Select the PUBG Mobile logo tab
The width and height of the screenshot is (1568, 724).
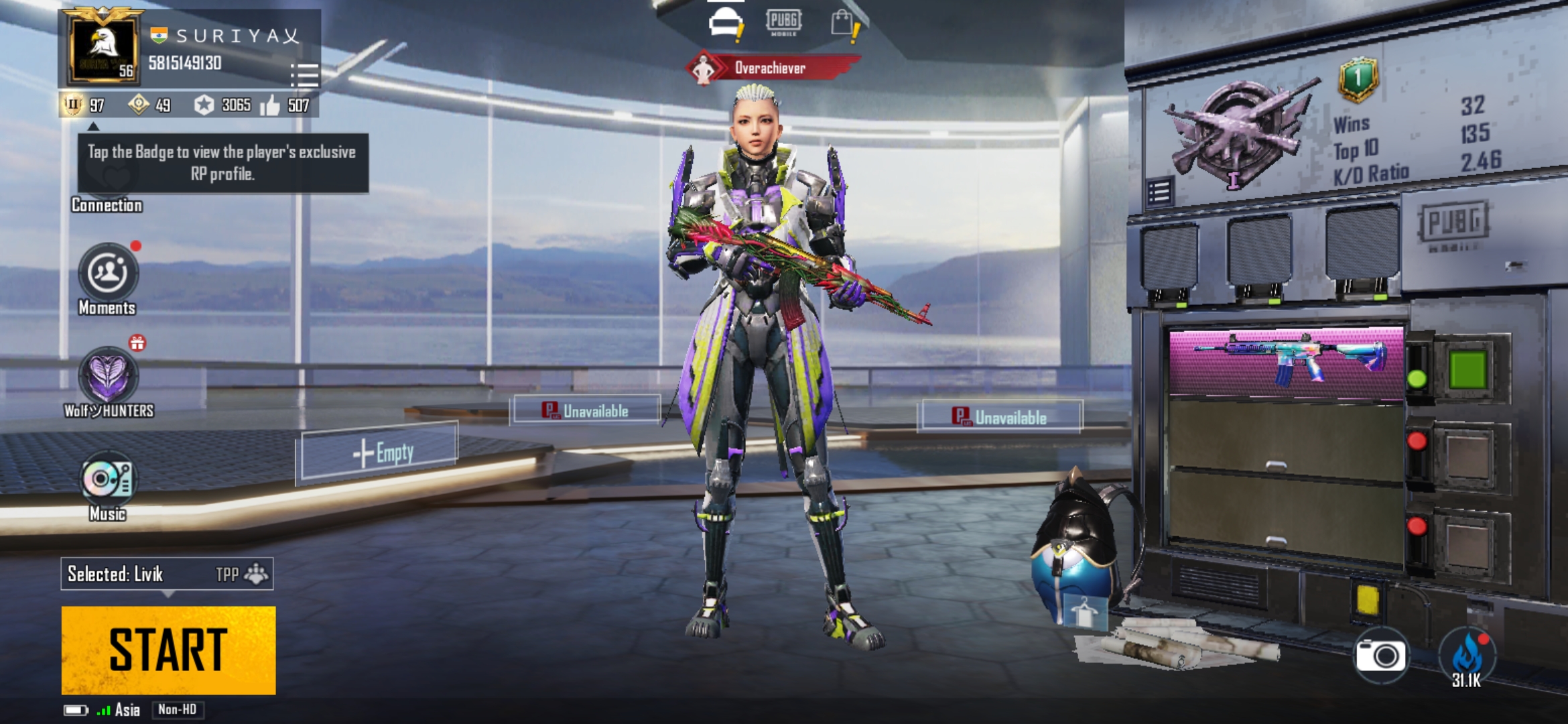click(783, 22)
